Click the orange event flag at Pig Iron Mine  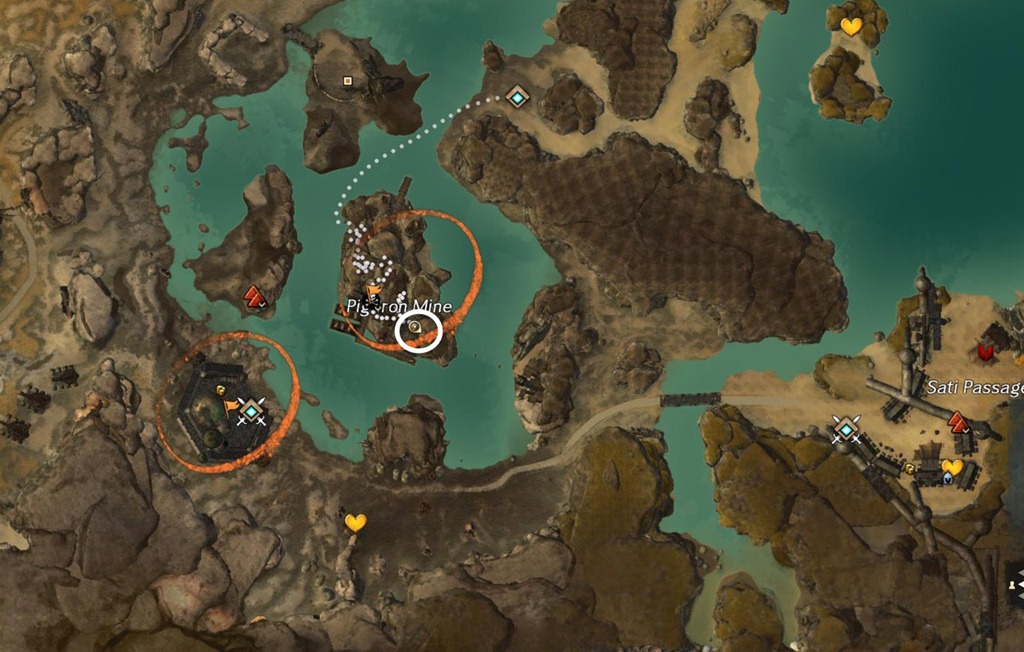point(373,291)
